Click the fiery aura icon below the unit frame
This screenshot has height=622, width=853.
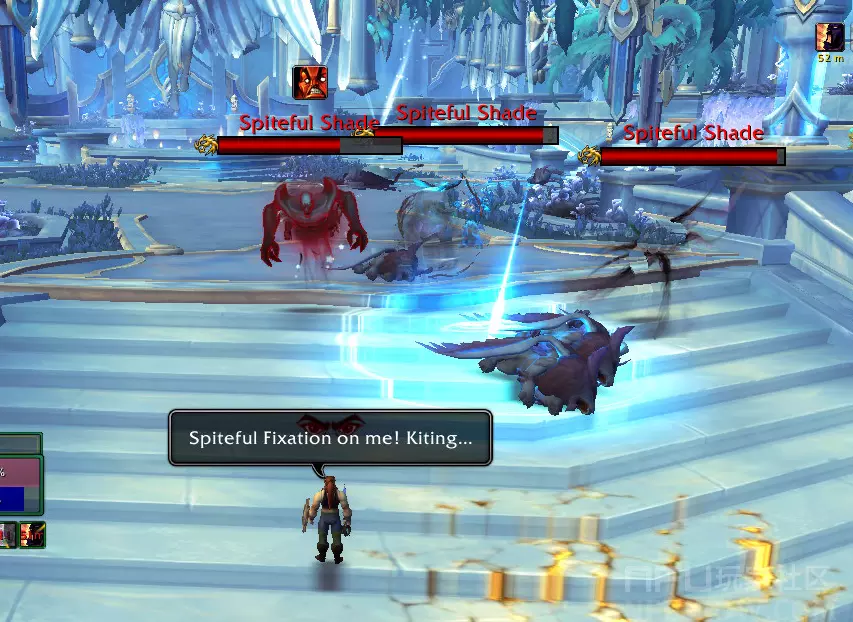click(x=33, y=535)
